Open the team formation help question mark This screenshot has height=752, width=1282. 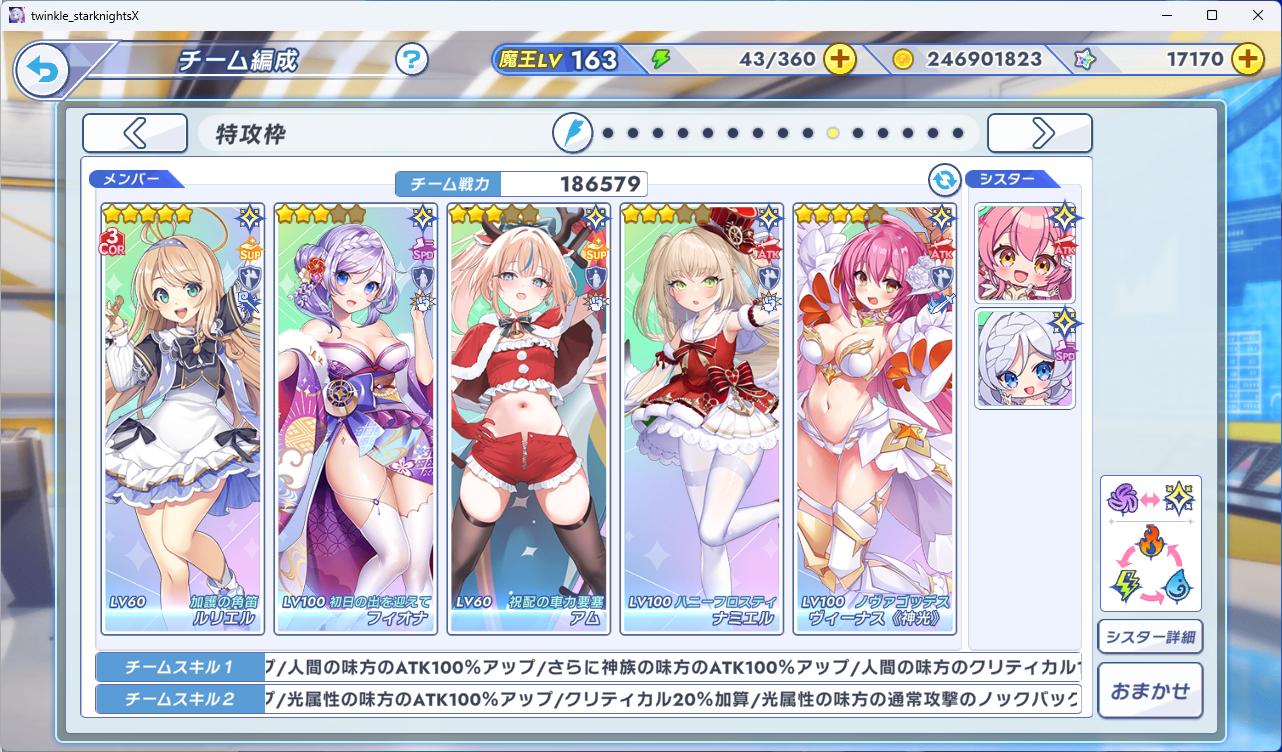(x=411, y=60)
